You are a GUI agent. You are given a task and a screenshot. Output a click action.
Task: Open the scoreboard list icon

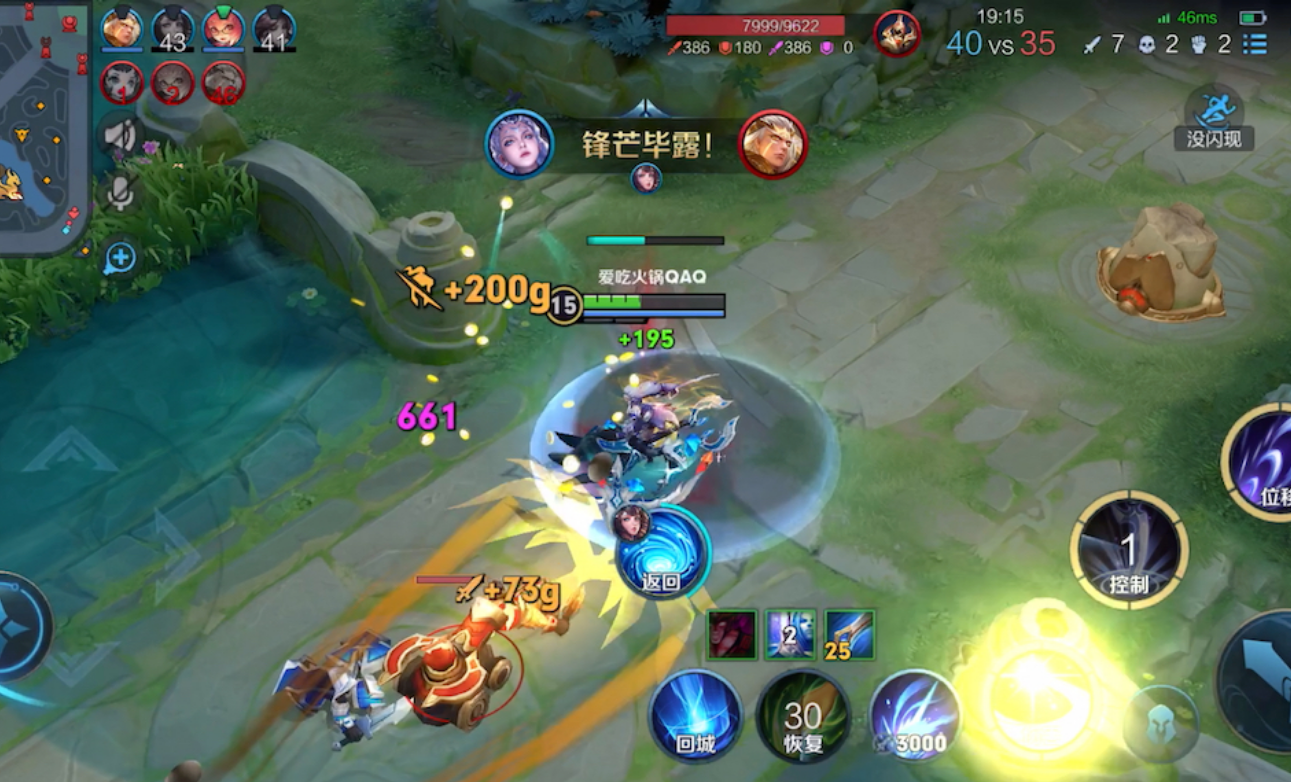(1255, 44)
